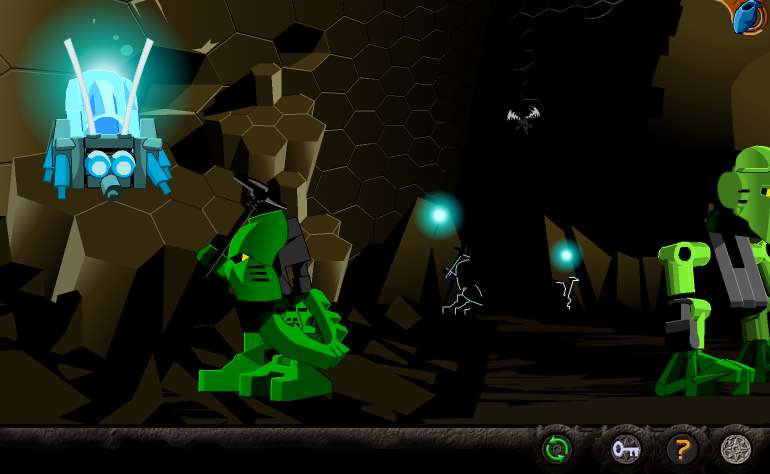
Task: Open the silver key button
Action: (626, 449)
